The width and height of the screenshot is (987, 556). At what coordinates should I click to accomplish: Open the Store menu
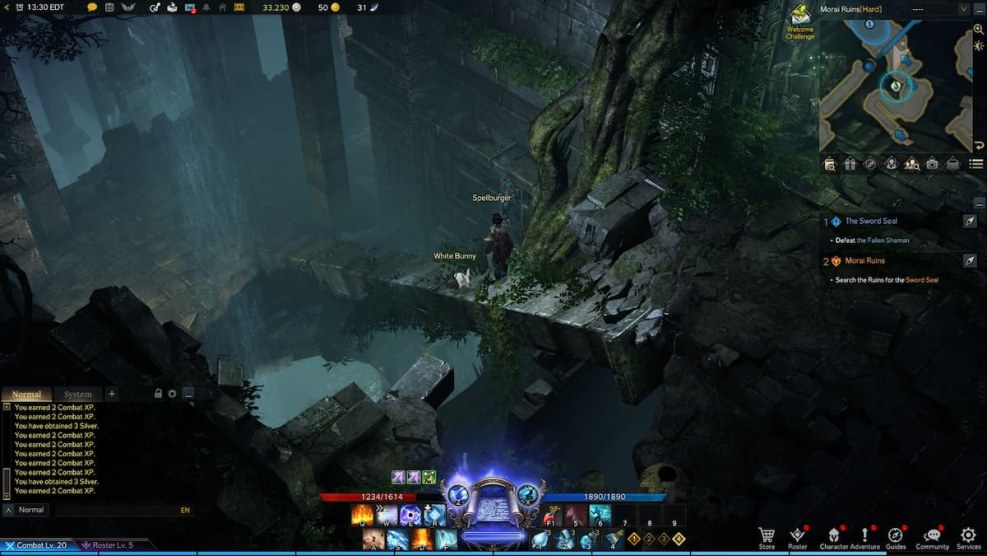(x=767, y=536)
